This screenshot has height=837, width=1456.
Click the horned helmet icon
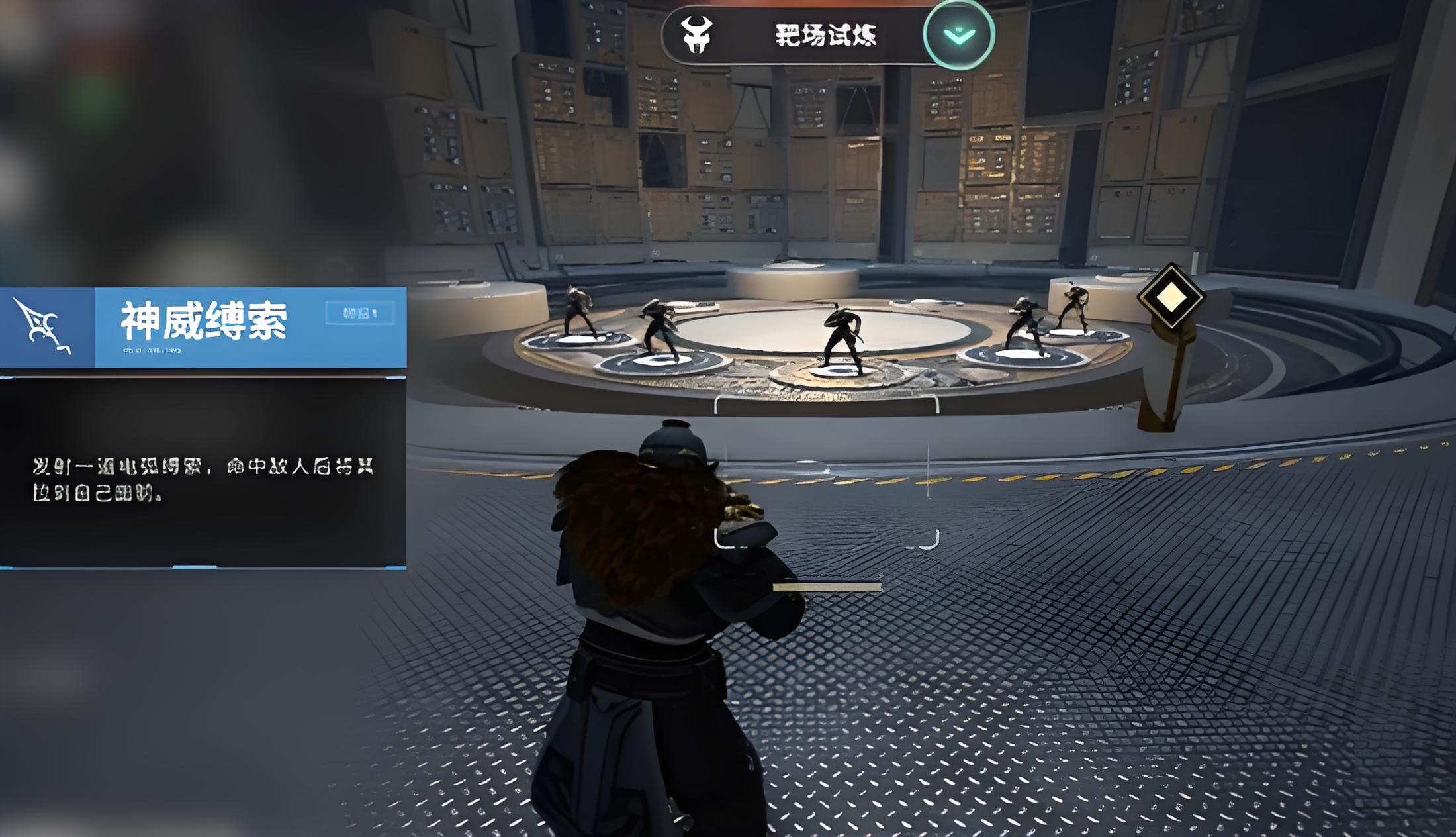(x=697, y=34)
